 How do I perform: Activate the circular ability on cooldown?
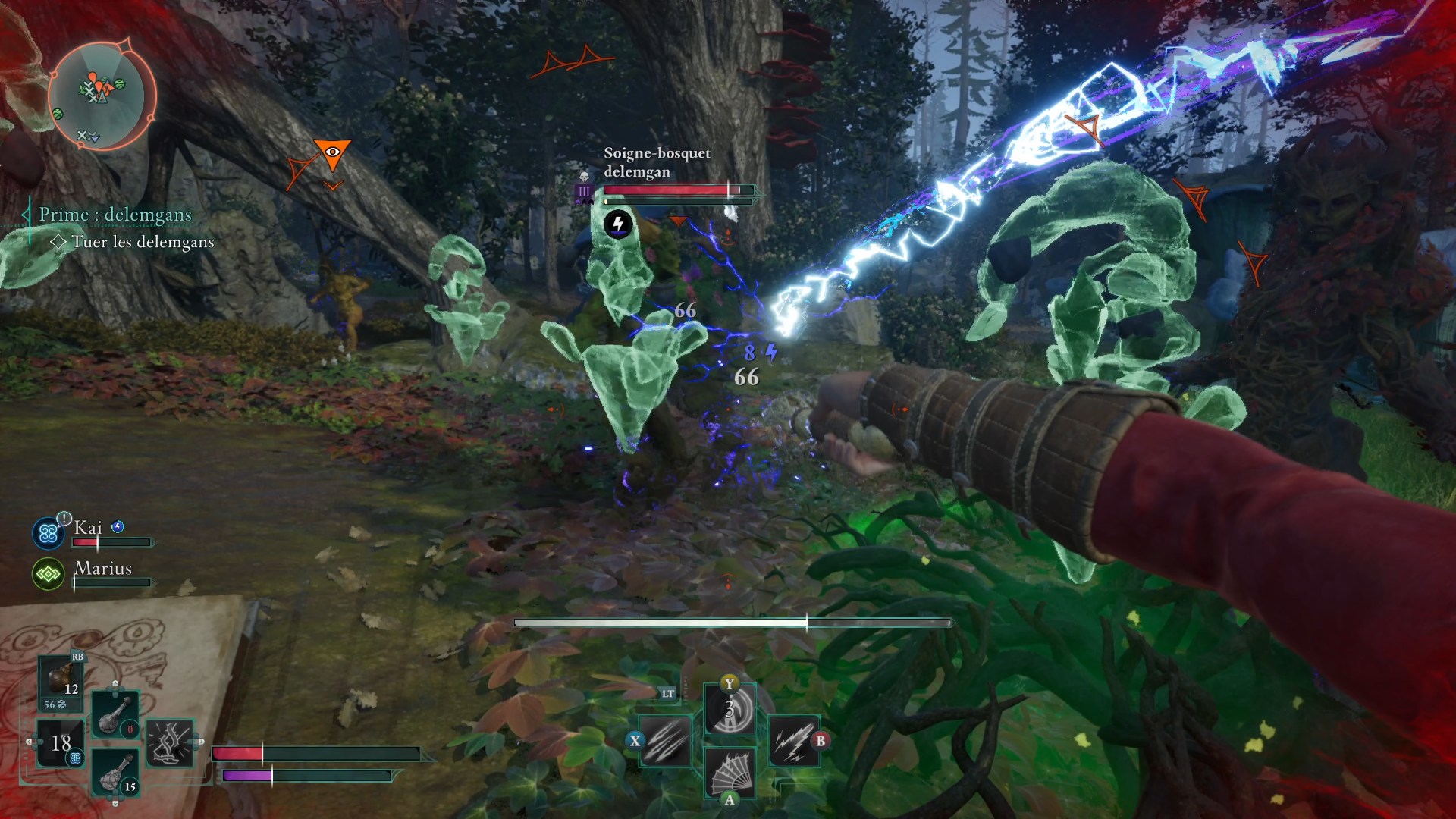730,711
